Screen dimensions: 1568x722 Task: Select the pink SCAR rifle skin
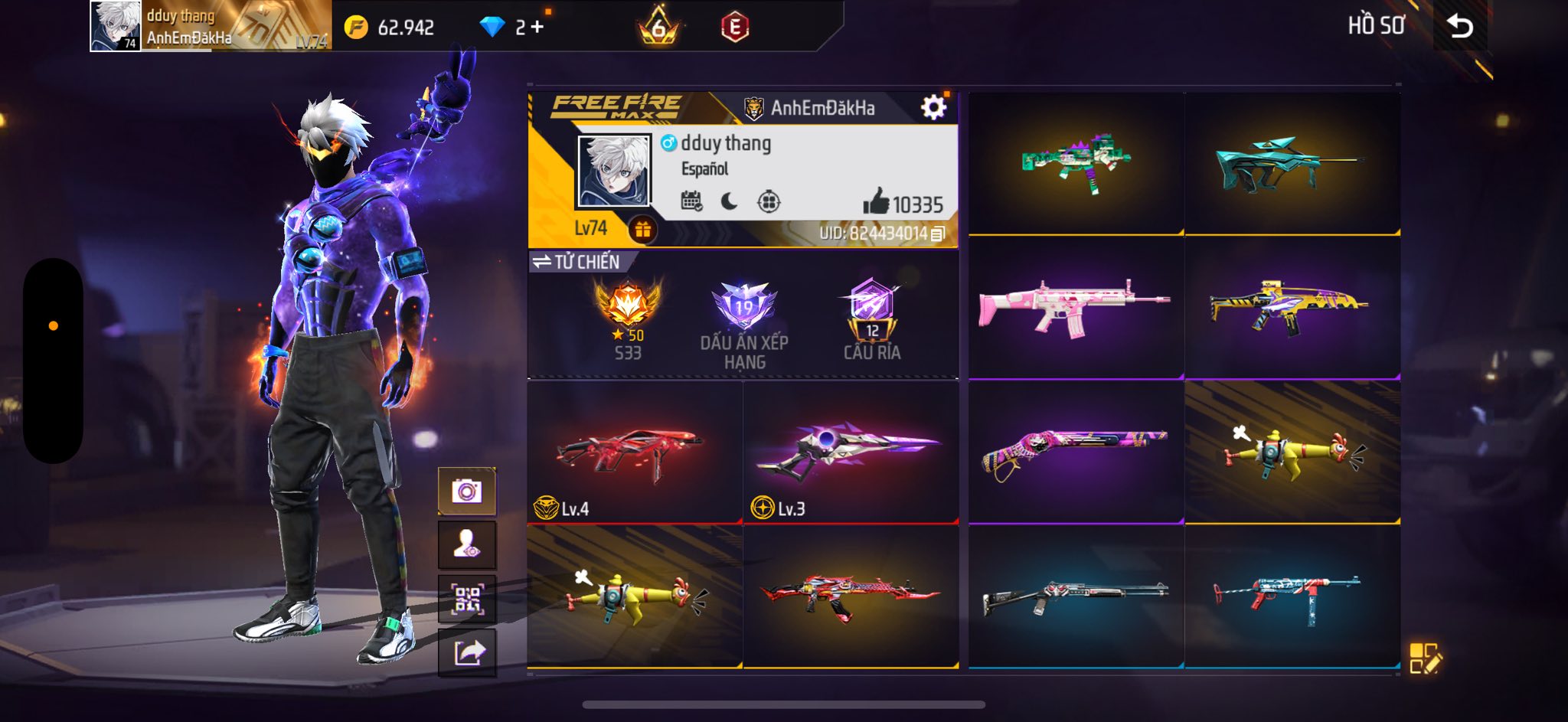coord(1075,307)
